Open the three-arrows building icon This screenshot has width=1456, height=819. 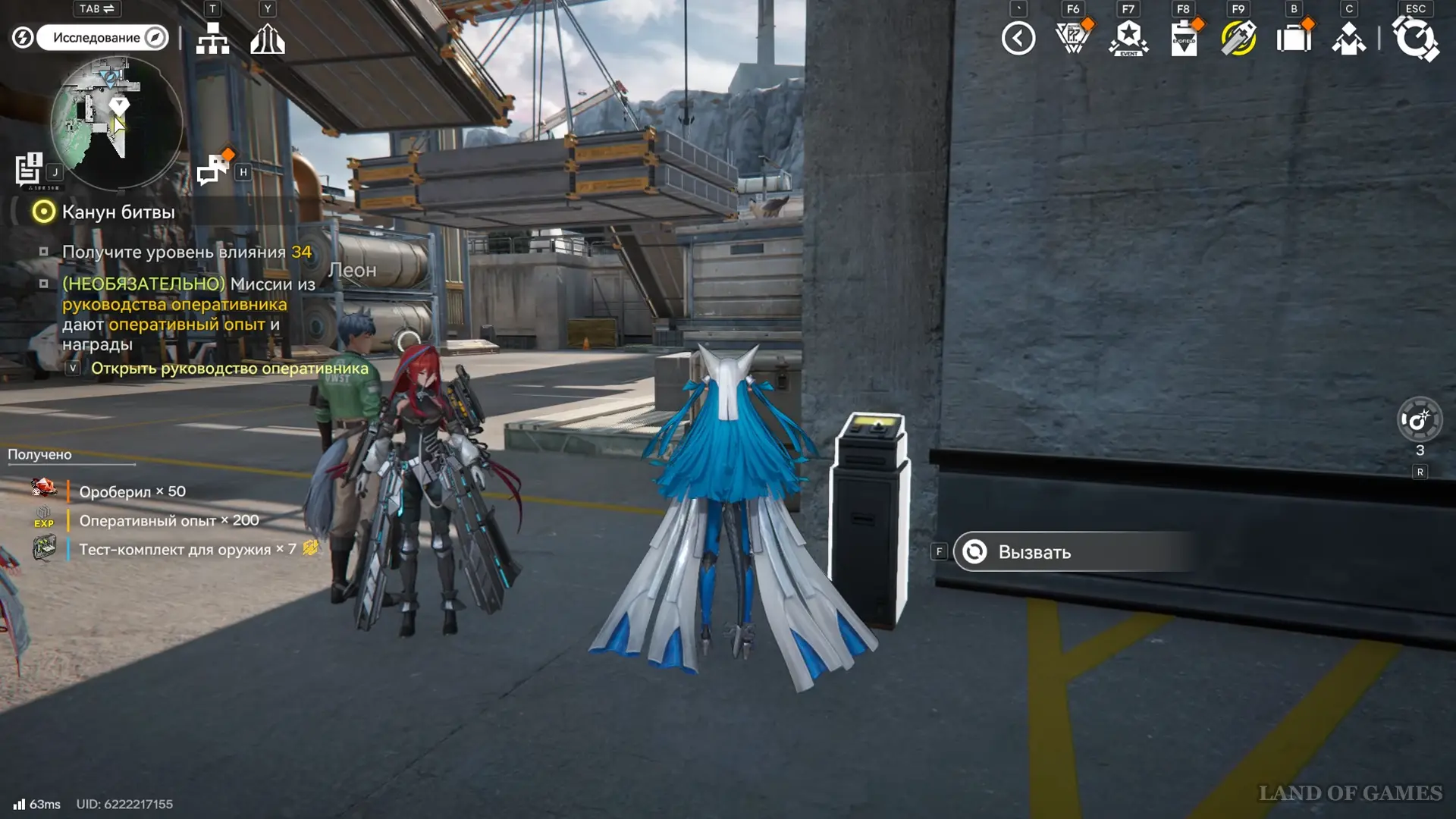(268, 38)
